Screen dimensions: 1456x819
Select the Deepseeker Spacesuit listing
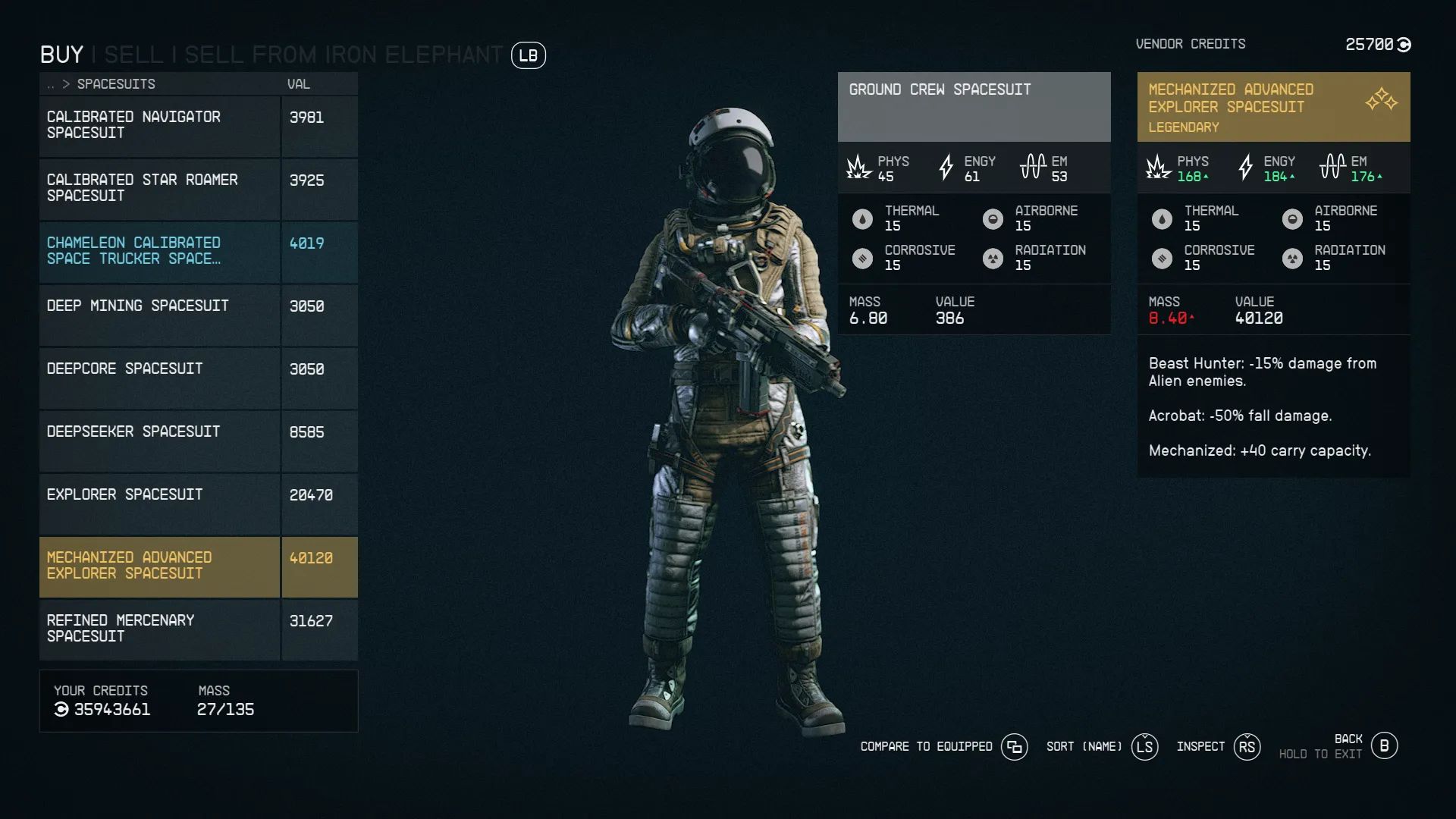pyautogui.click(x=159, y=440)
